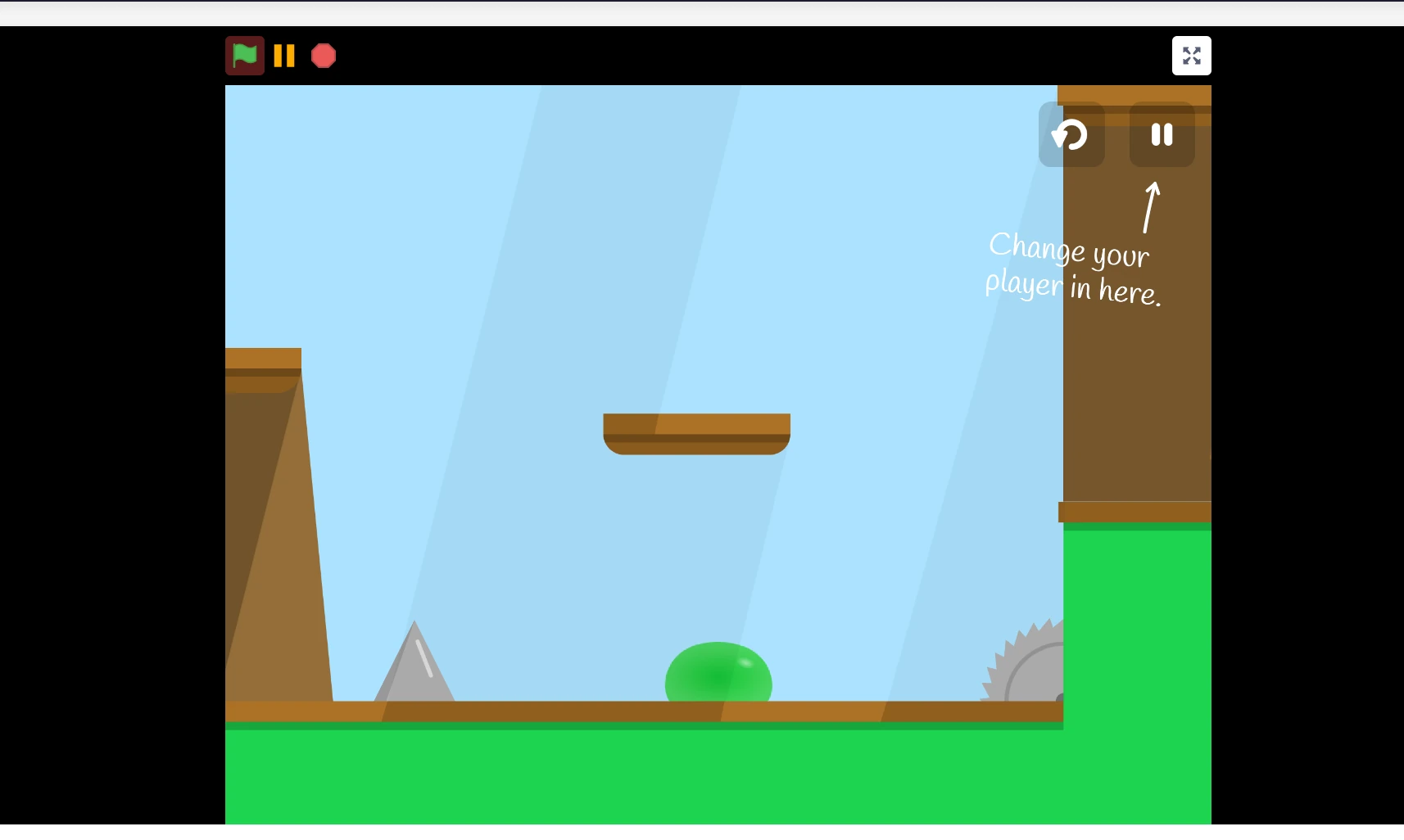Select the floating wooden platform
This screenshot has width=1404, height=840.
[x=695, y=430]
